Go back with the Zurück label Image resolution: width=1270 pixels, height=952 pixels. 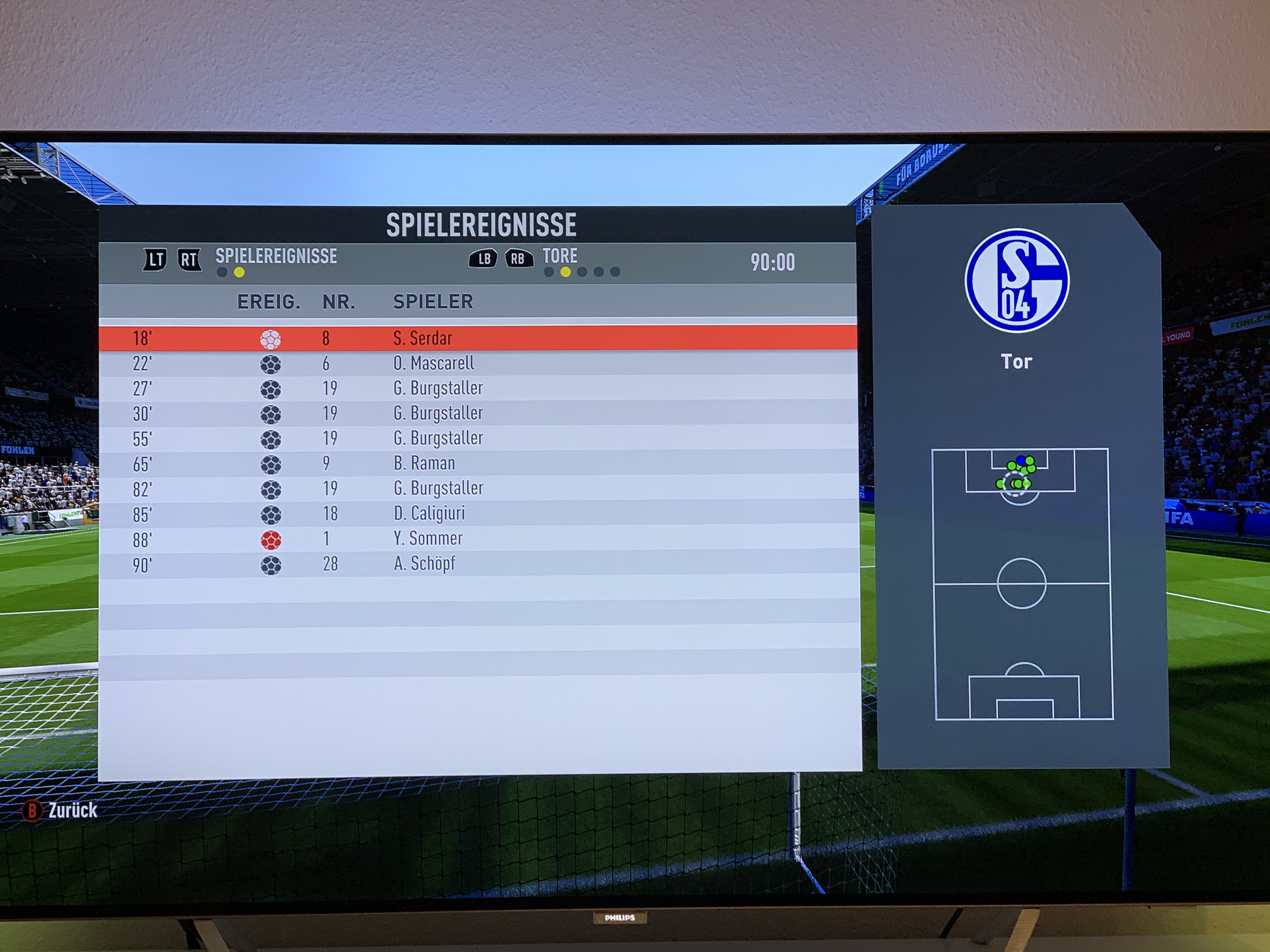coord(72,810)
